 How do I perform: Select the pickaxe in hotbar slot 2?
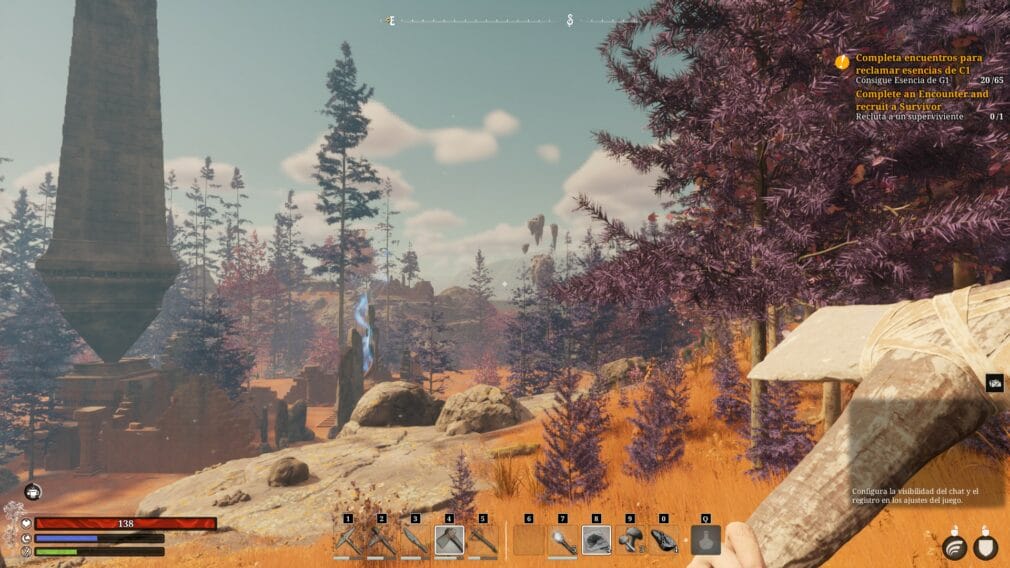[382, 541]
